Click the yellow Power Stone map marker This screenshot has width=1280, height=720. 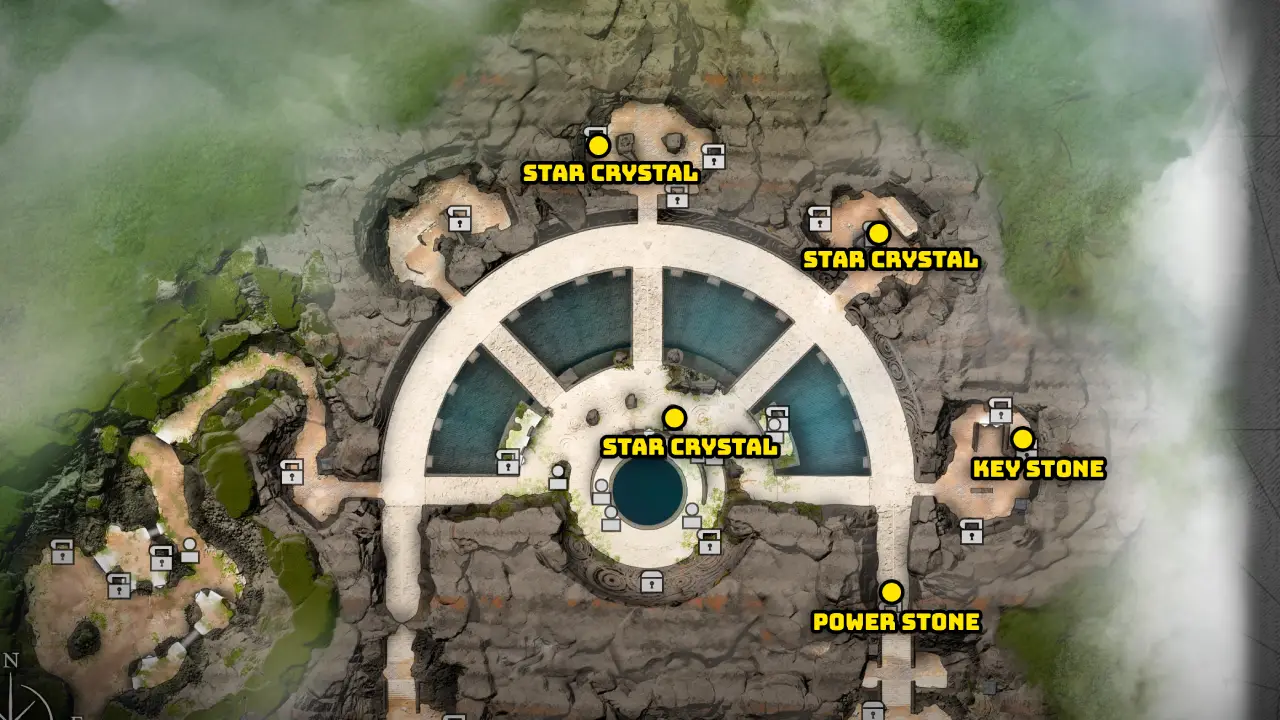tap(890, 591)
